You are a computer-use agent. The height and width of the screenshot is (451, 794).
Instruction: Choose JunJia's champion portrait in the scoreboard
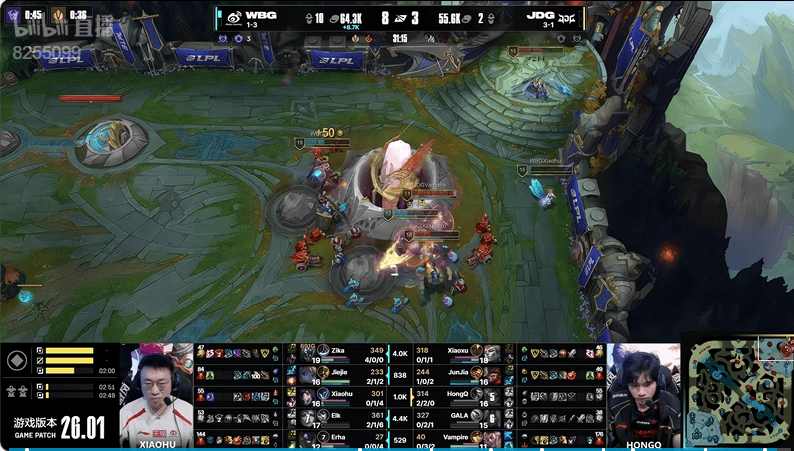pyautogui.click(x=491, y=374)
